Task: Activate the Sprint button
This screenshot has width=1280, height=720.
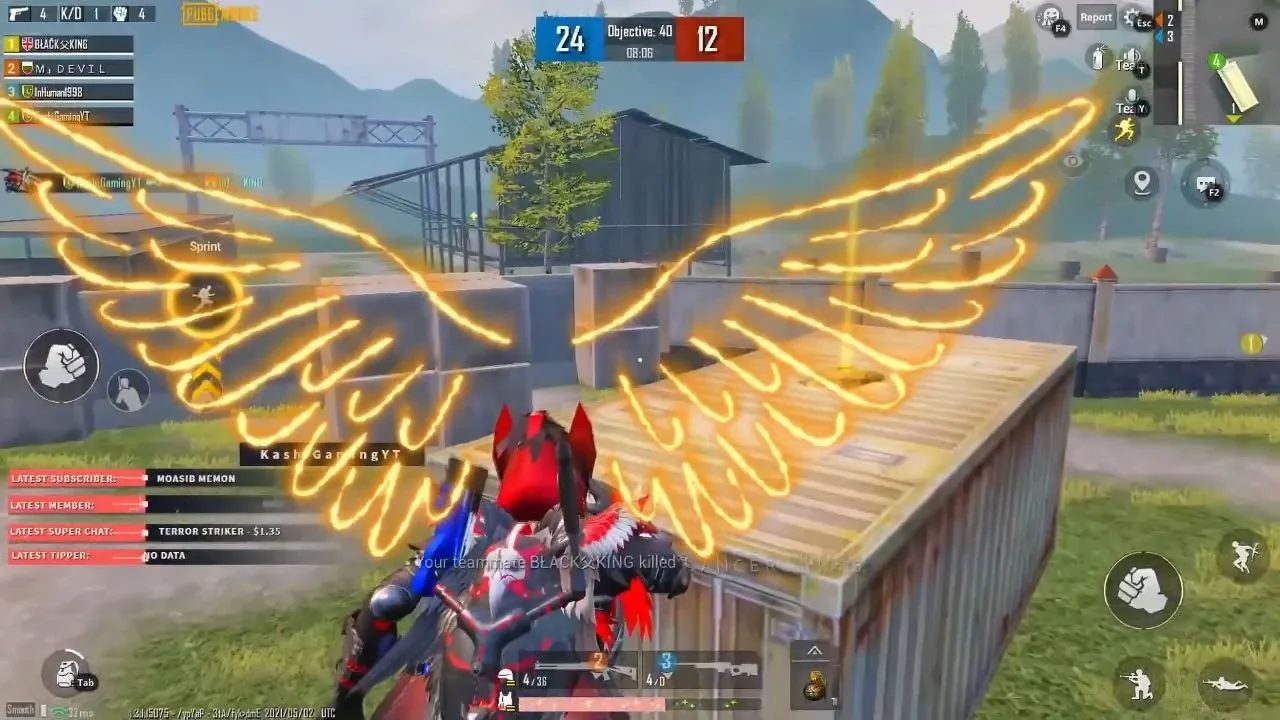Action: click(204, 296)
